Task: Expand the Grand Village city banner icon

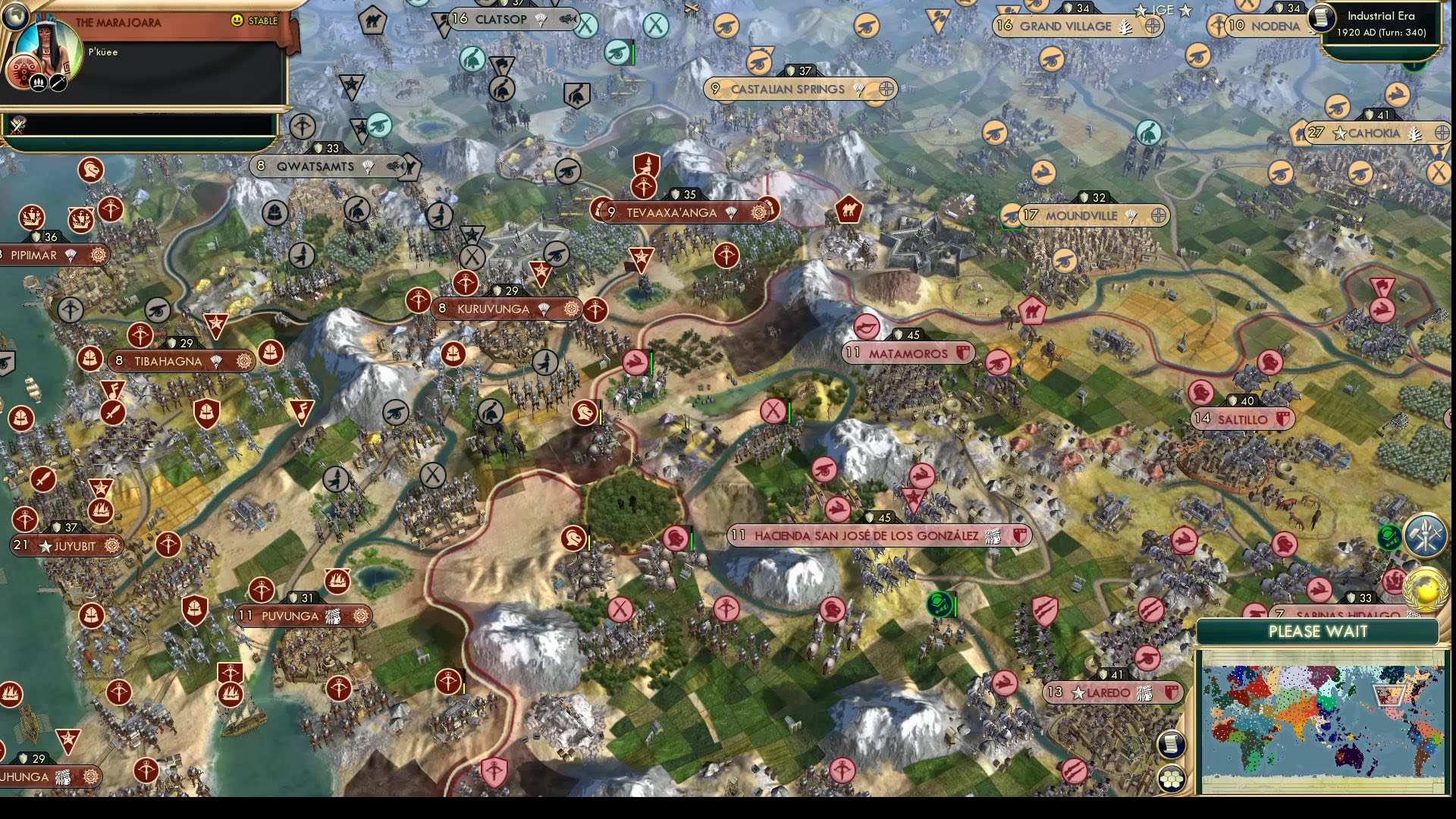Action: pos(1154,25)
